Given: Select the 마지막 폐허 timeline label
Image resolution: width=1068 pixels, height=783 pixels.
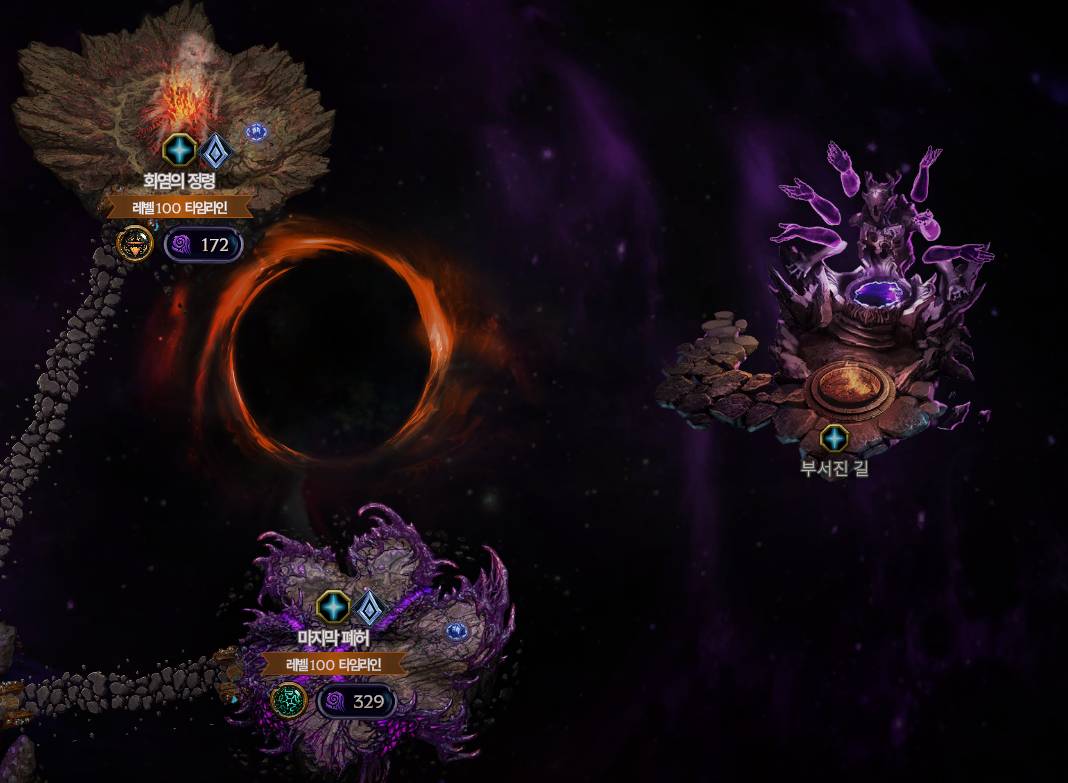Looking at the screenshot, I should point(334,636).
